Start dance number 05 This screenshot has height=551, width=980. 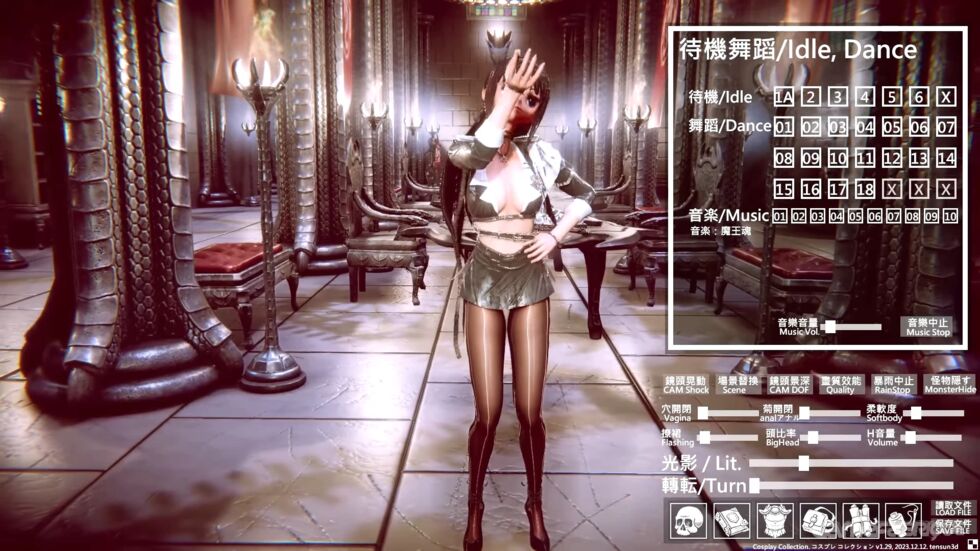coord(892,127)
